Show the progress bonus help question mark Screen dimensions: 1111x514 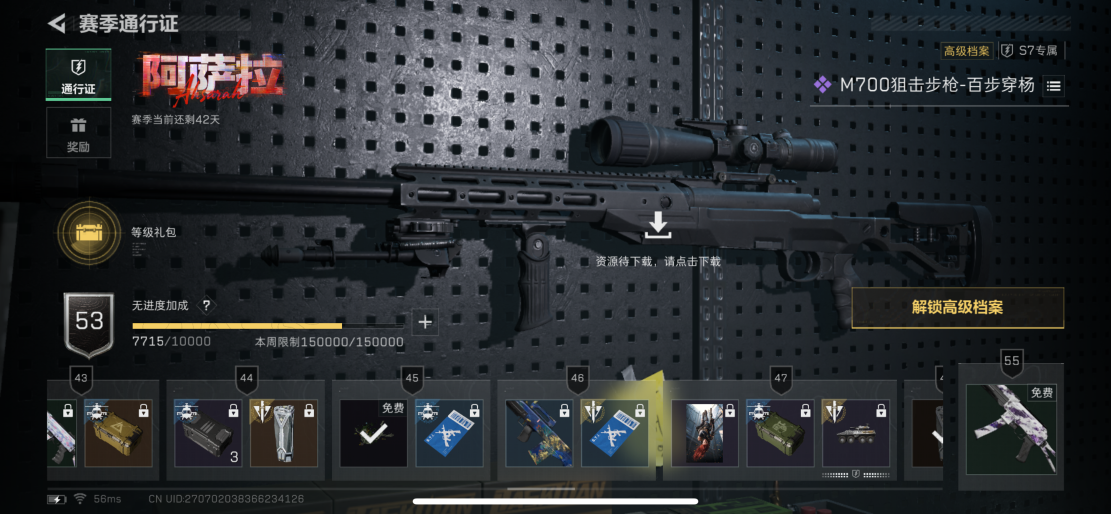[207, 306]
